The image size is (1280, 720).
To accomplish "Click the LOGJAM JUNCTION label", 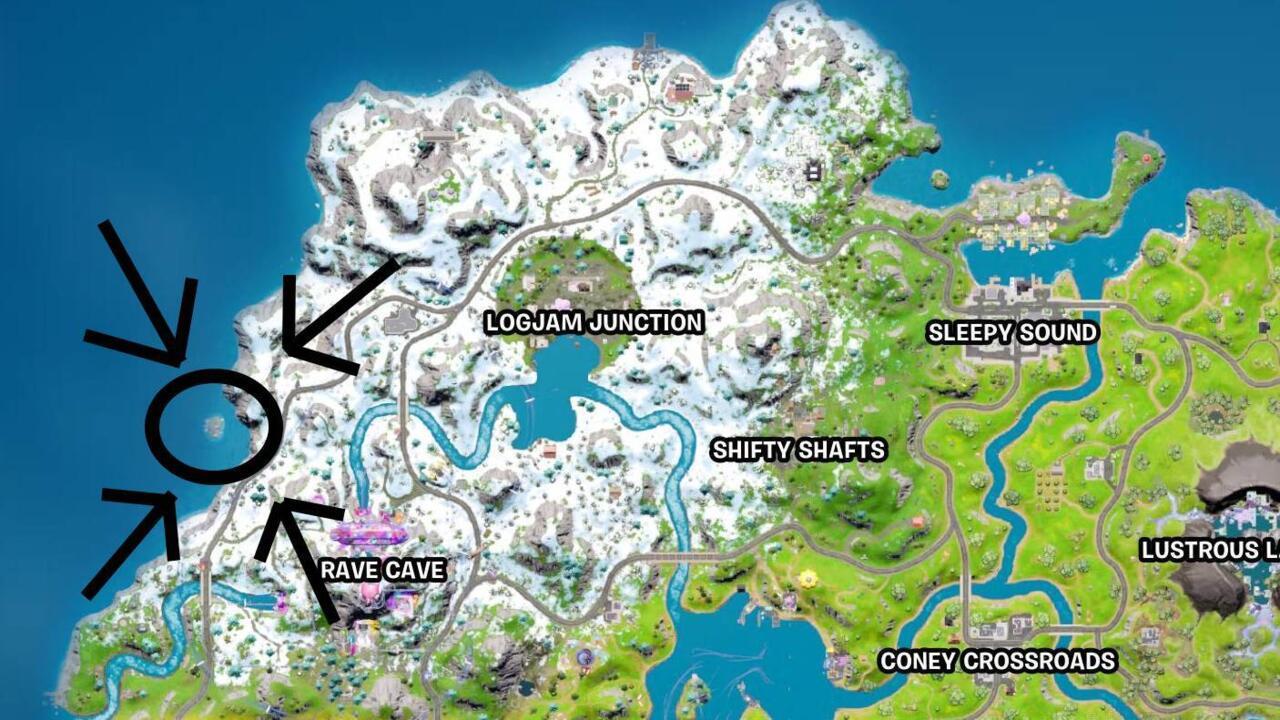I will (593, 322).
